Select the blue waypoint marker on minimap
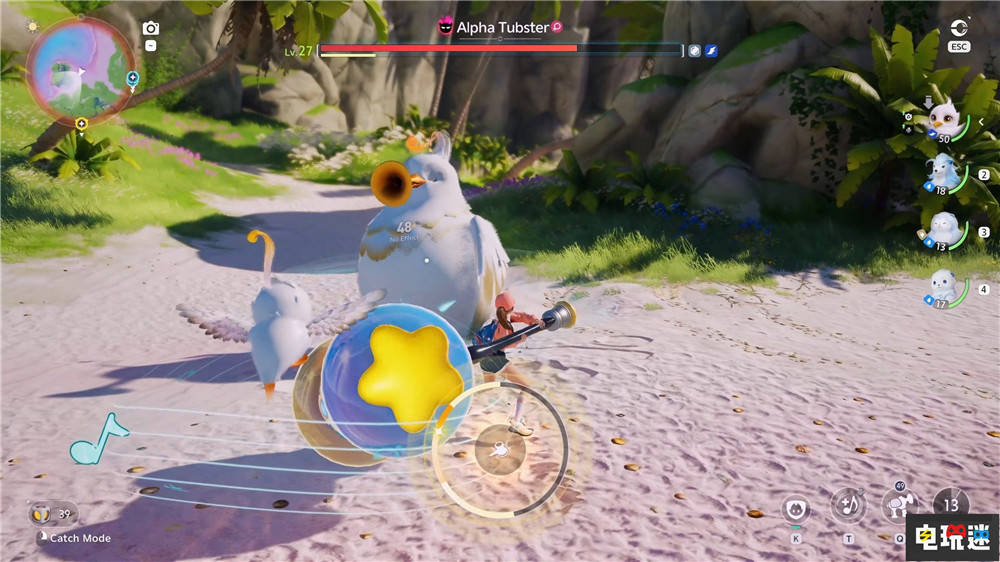1000x562 pixels. click(x=133, y=77)
